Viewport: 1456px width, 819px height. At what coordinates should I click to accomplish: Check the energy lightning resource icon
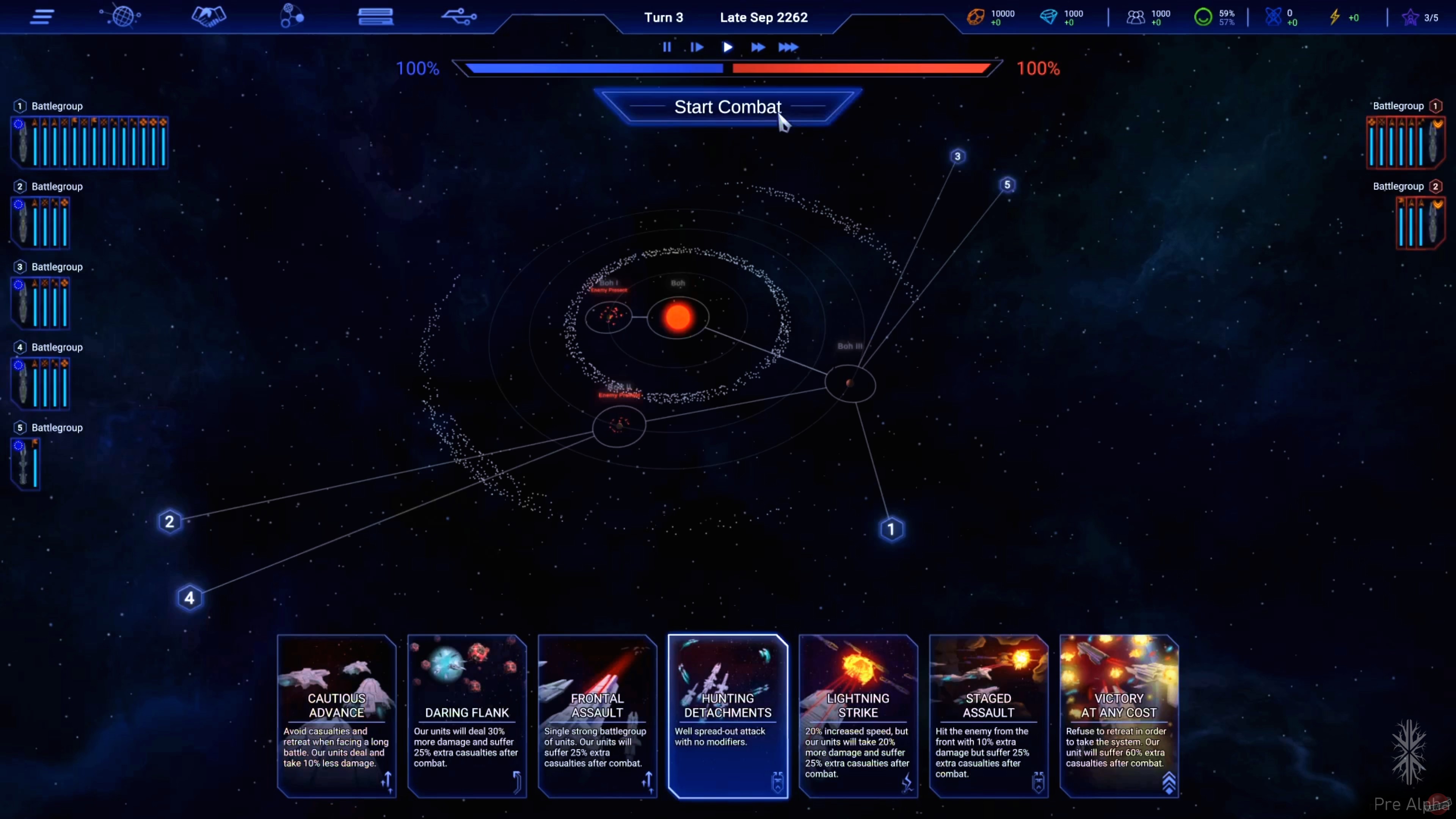pos(1337,17)
